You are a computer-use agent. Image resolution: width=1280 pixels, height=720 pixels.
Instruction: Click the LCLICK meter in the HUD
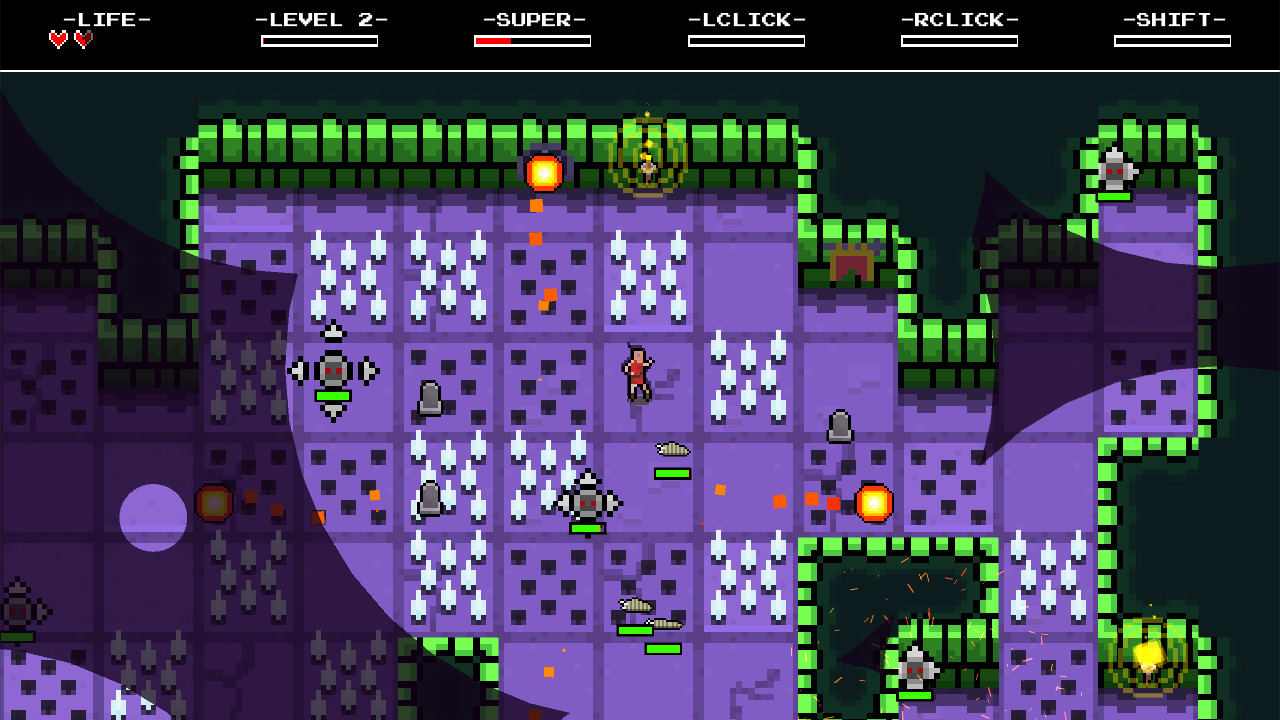747,39
